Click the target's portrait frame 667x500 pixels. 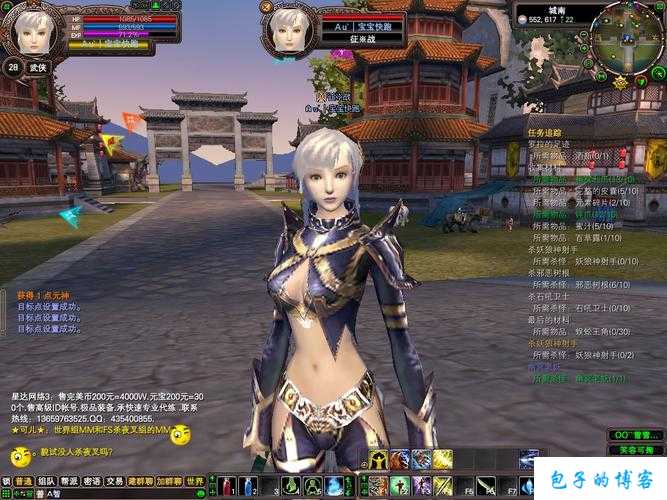tap(291, 27)
